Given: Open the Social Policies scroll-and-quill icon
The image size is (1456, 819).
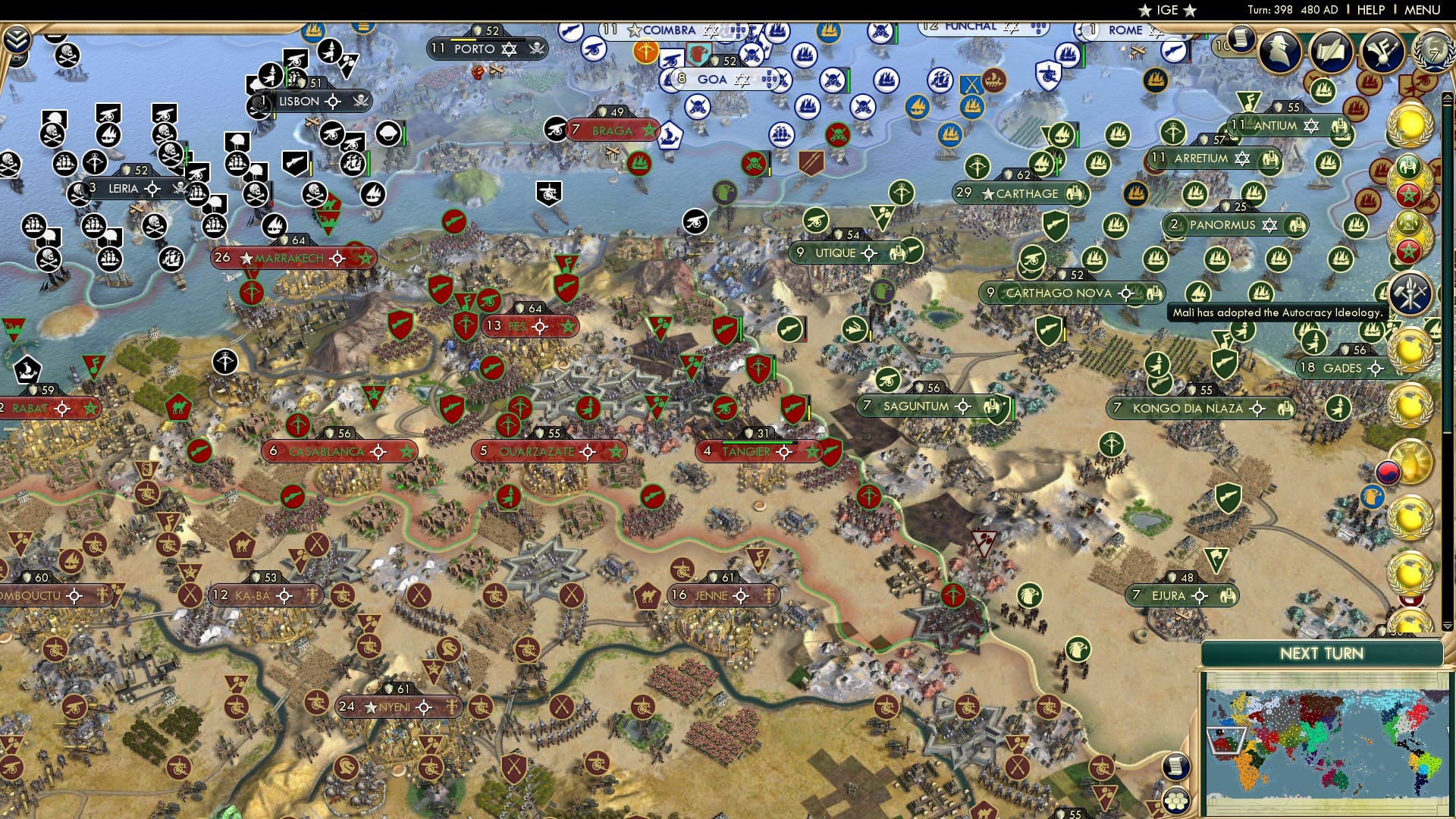Looking at the screenshot, I should tap(1331, 52).
